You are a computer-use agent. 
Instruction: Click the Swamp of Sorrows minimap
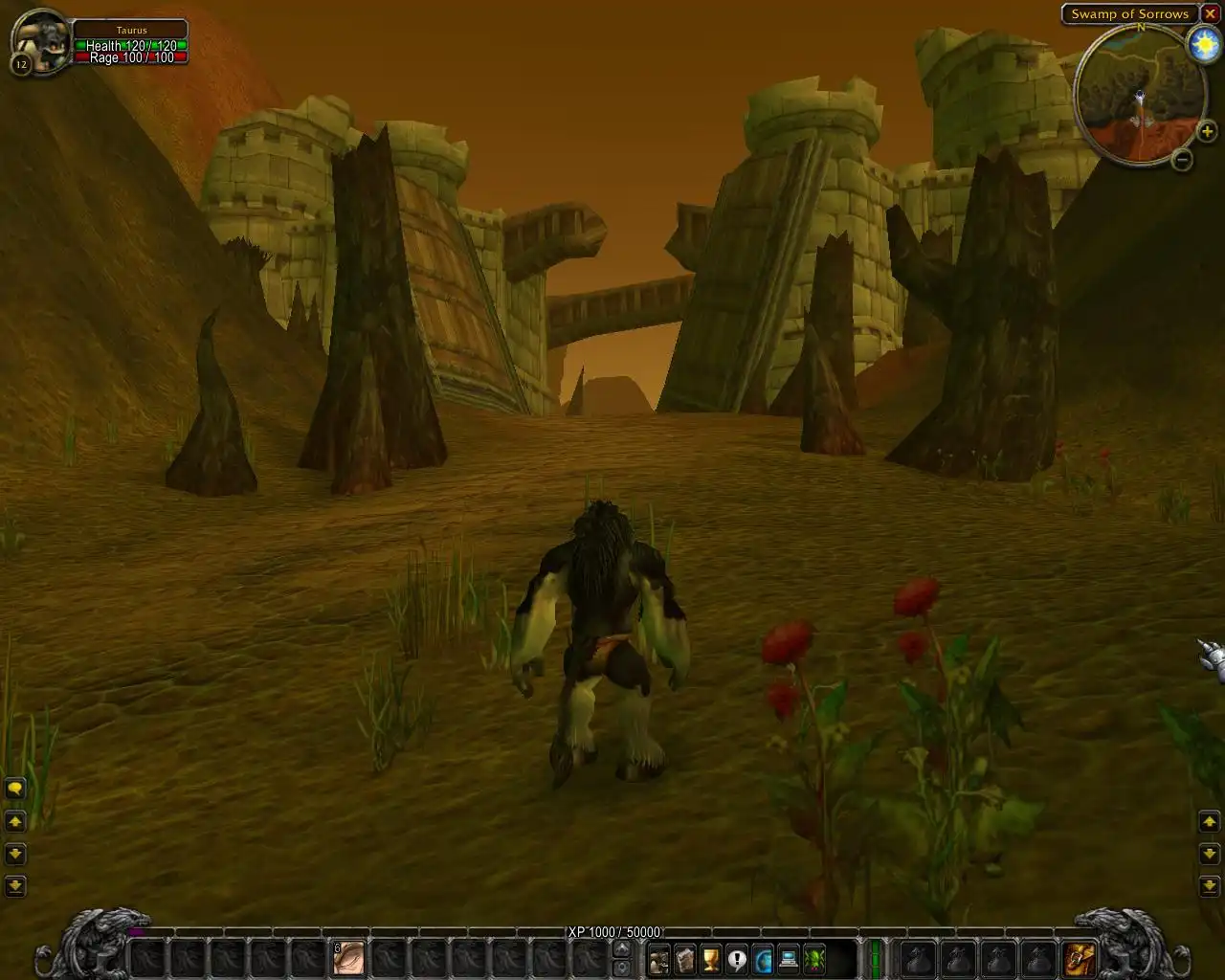point(1139,96)
